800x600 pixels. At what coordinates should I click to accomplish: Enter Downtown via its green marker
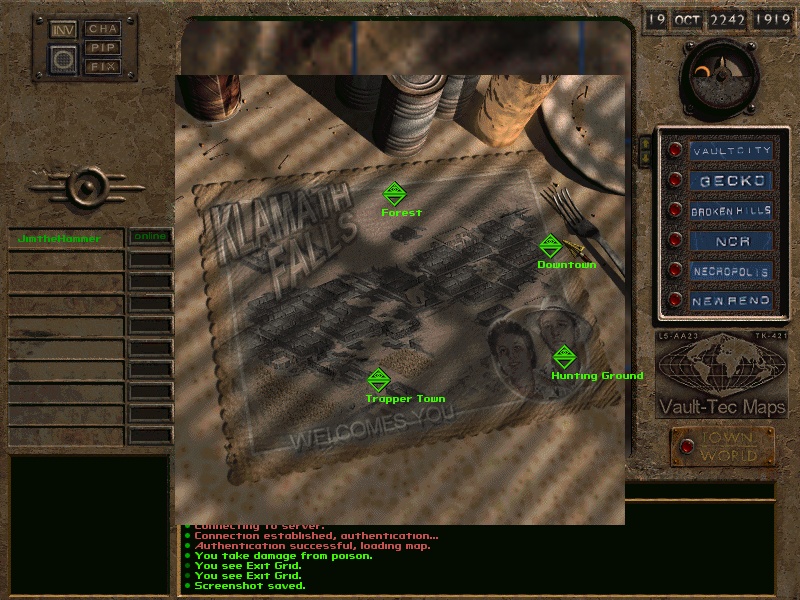pyautogui.click(x=549, y=246)
